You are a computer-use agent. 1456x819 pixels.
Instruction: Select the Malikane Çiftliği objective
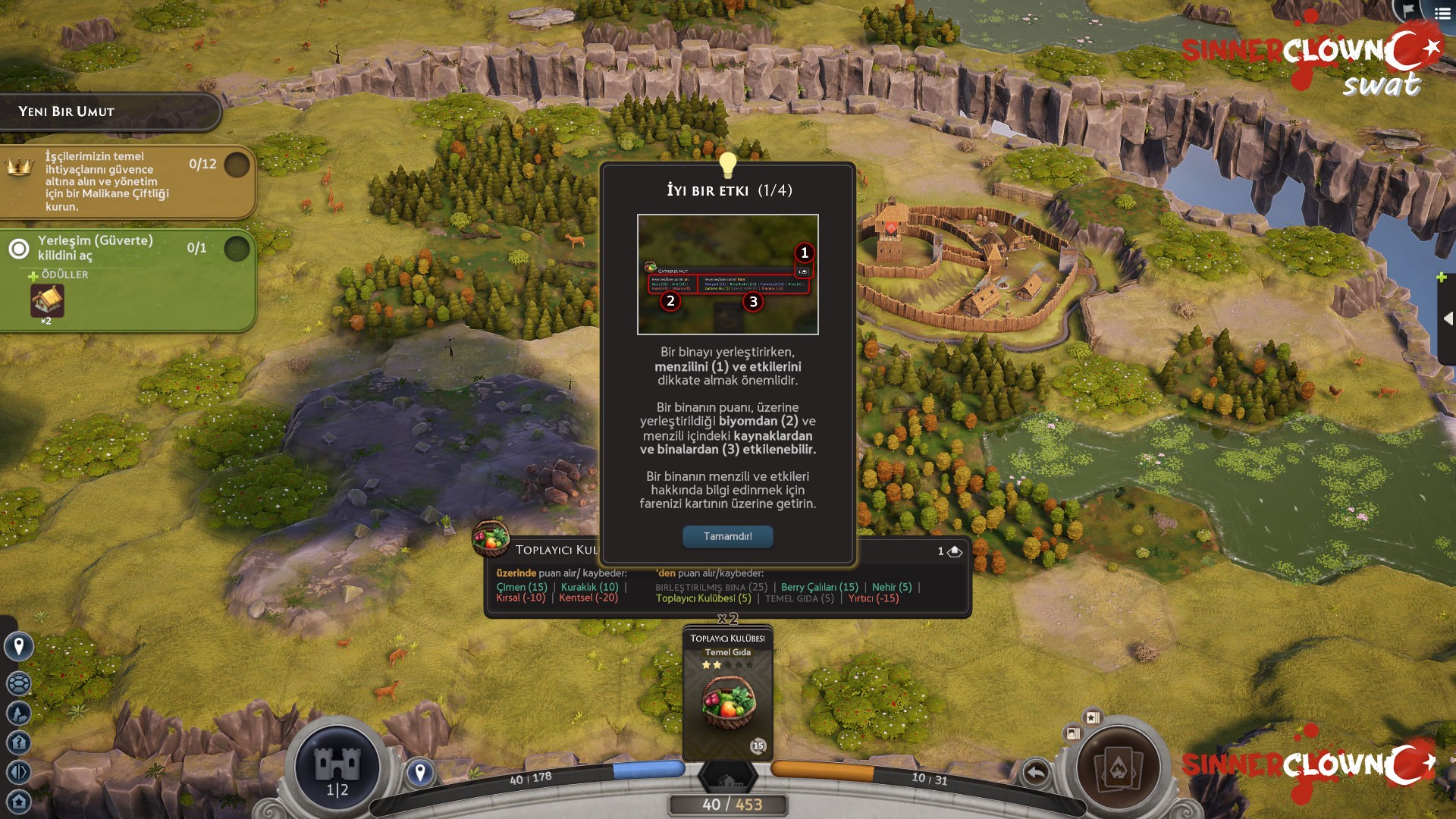pos(125,181)
